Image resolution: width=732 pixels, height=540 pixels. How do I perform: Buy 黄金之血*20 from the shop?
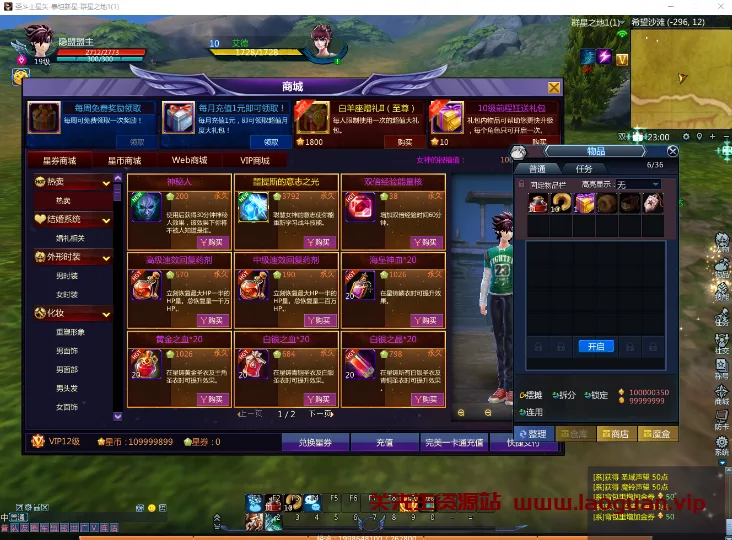pos(212,398)
